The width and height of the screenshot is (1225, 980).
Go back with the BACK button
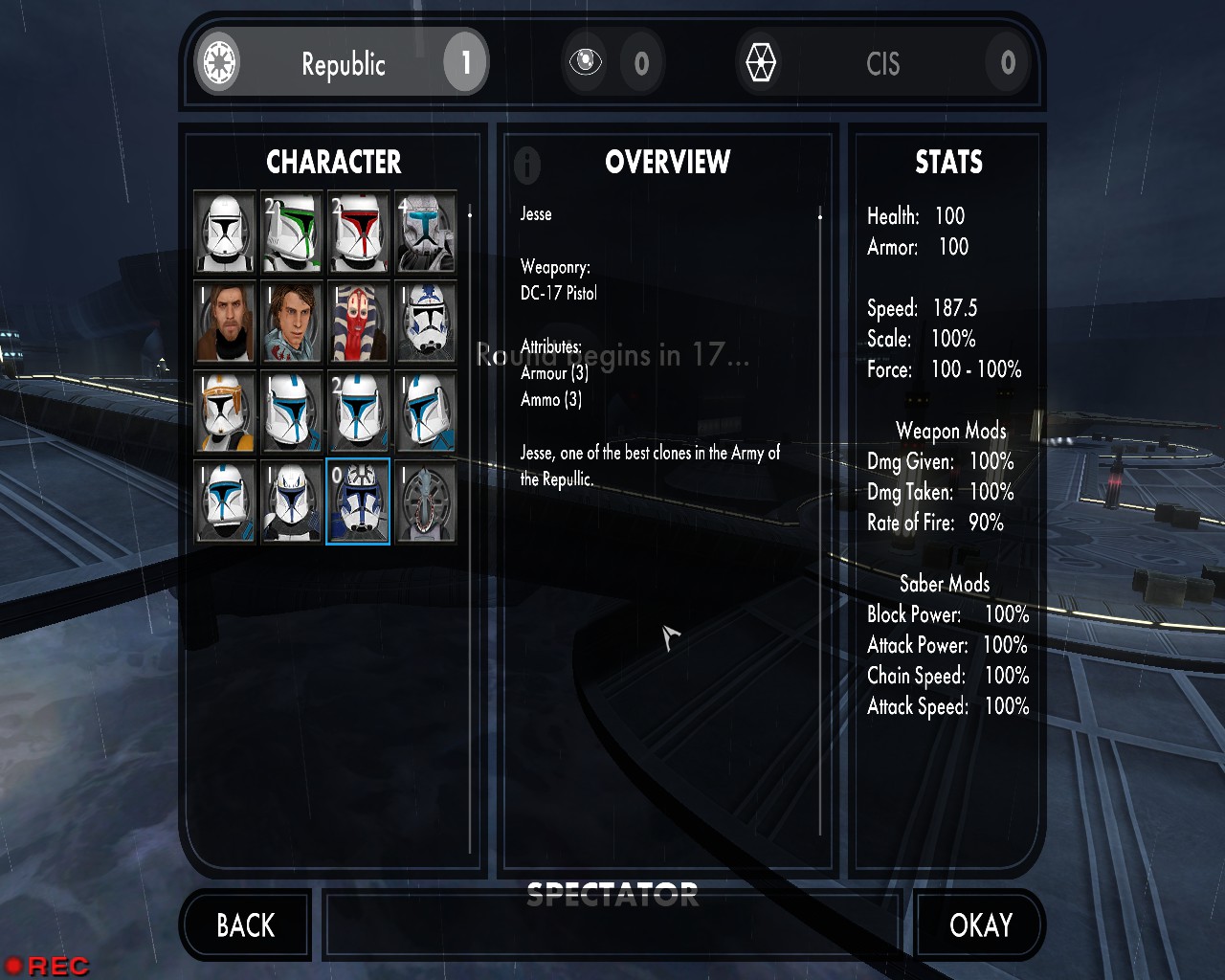[245, 925]
